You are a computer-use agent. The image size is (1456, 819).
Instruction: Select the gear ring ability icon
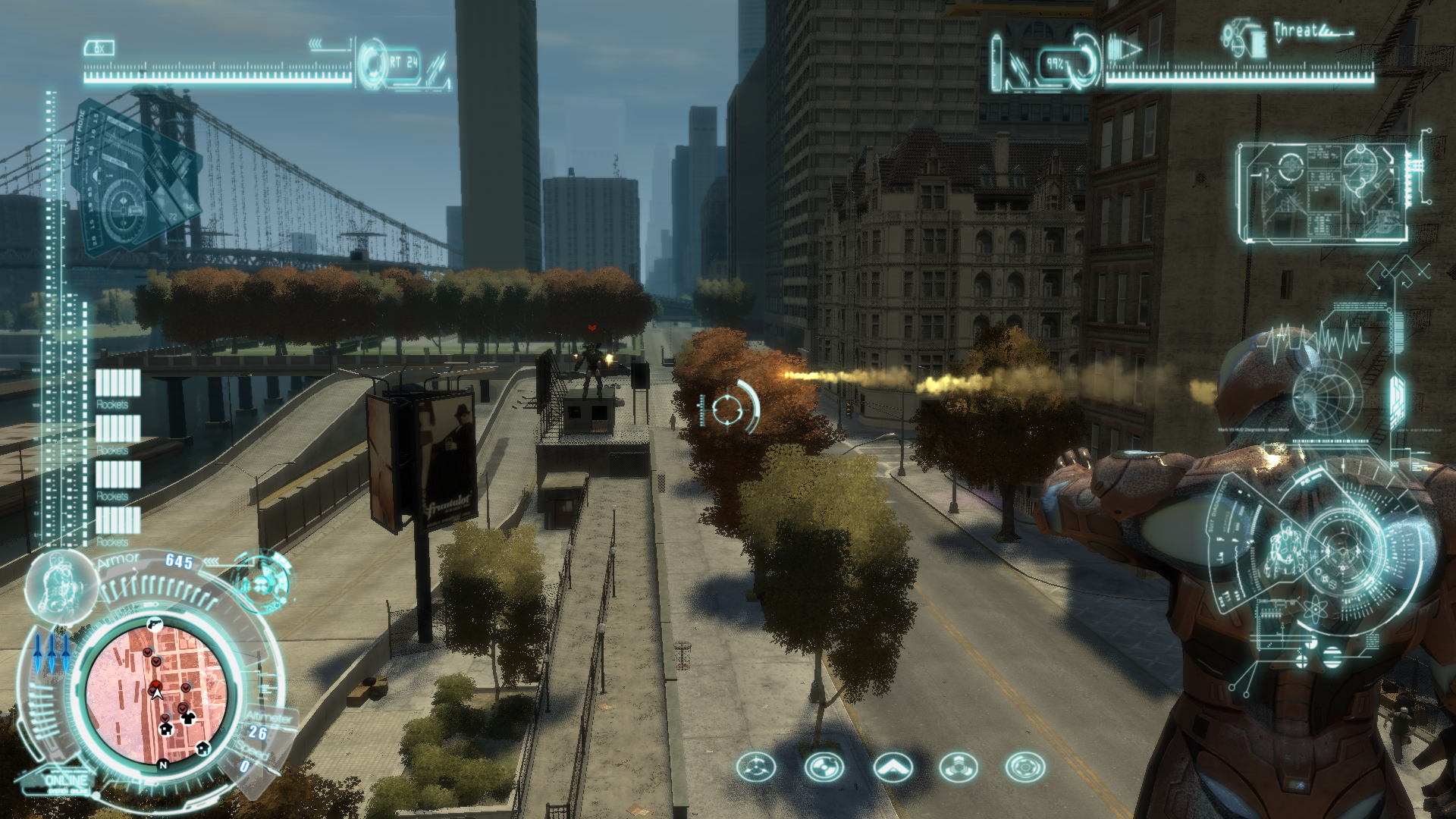1025,767
